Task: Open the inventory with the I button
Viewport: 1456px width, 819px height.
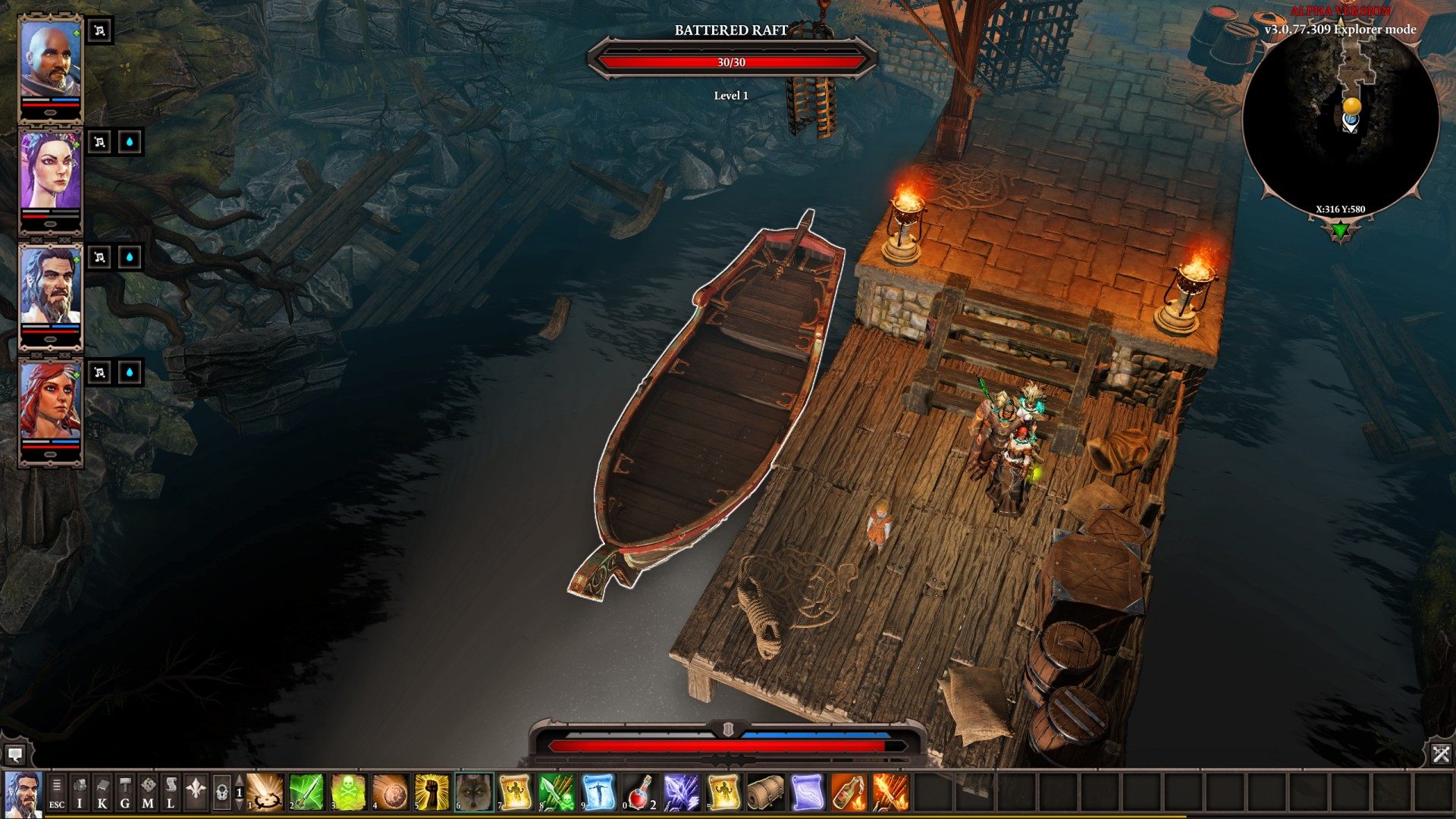Action: click(x=80, y=793)
